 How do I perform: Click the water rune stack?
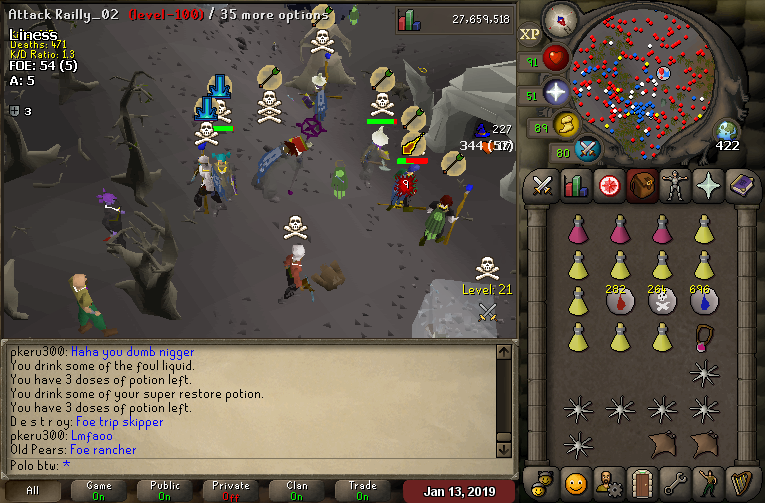click(705, 300)
